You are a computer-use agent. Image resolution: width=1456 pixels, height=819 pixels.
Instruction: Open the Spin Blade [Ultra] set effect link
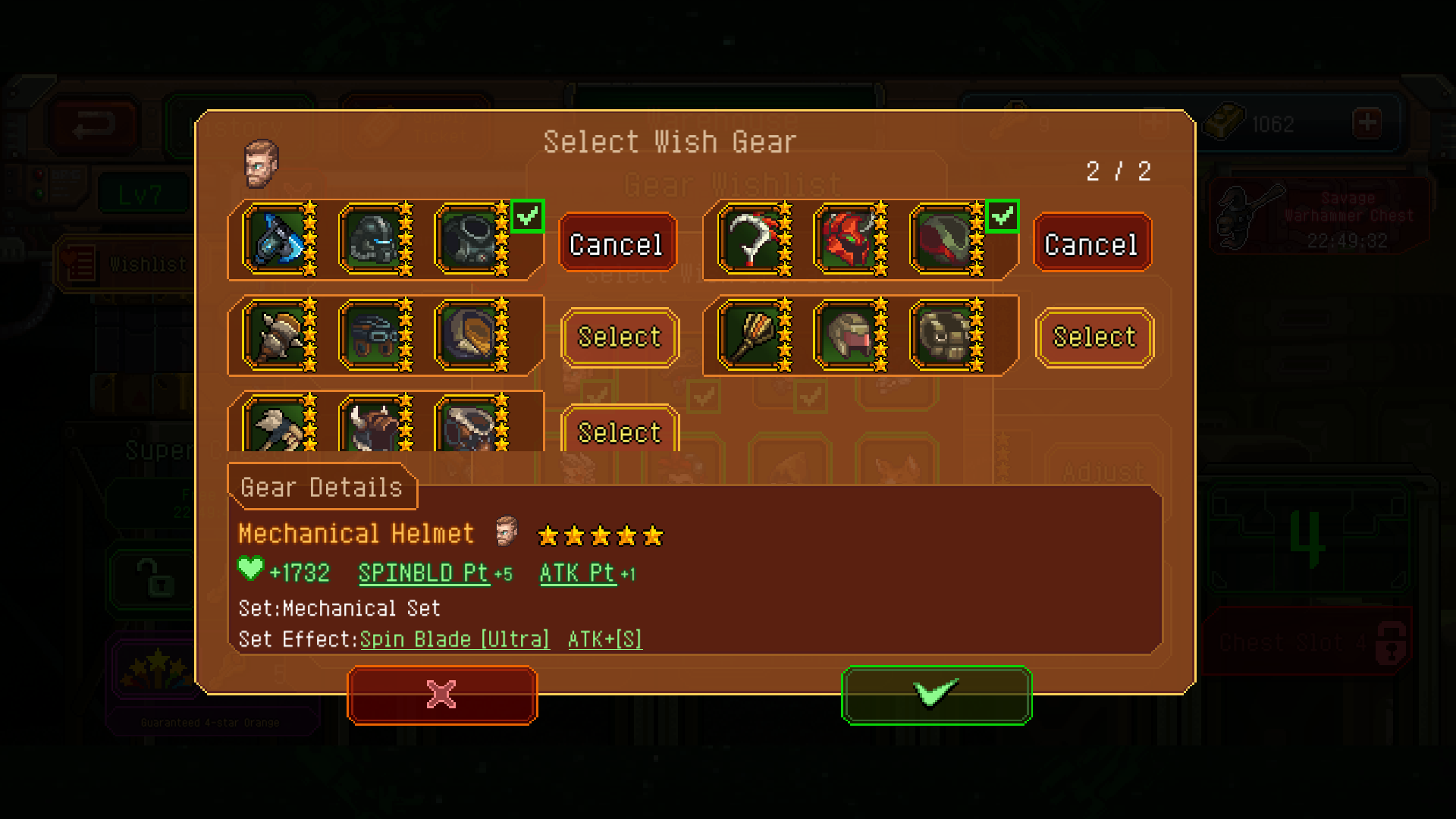(x=453, y=639)
